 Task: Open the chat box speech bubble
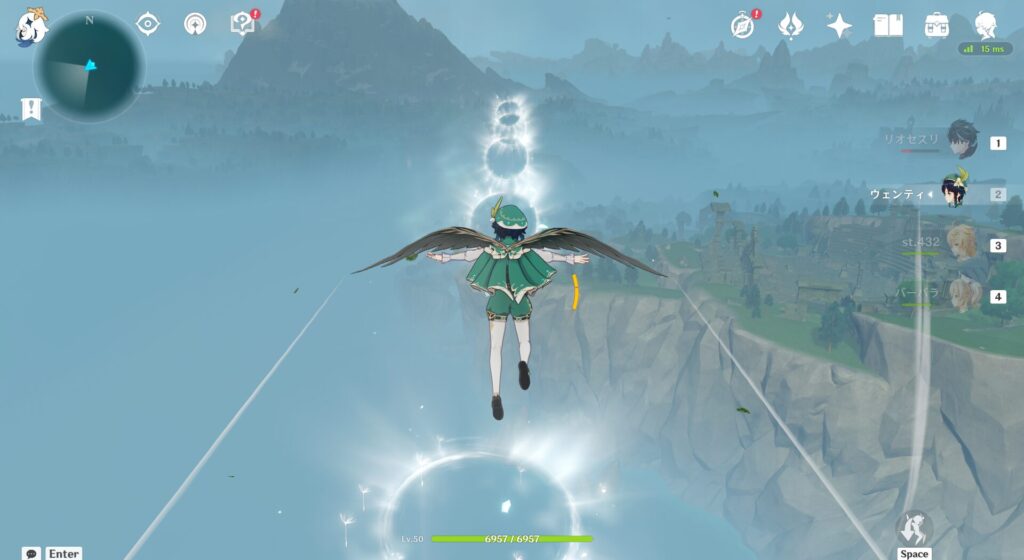pyautogui.click(x=31, y=552)
